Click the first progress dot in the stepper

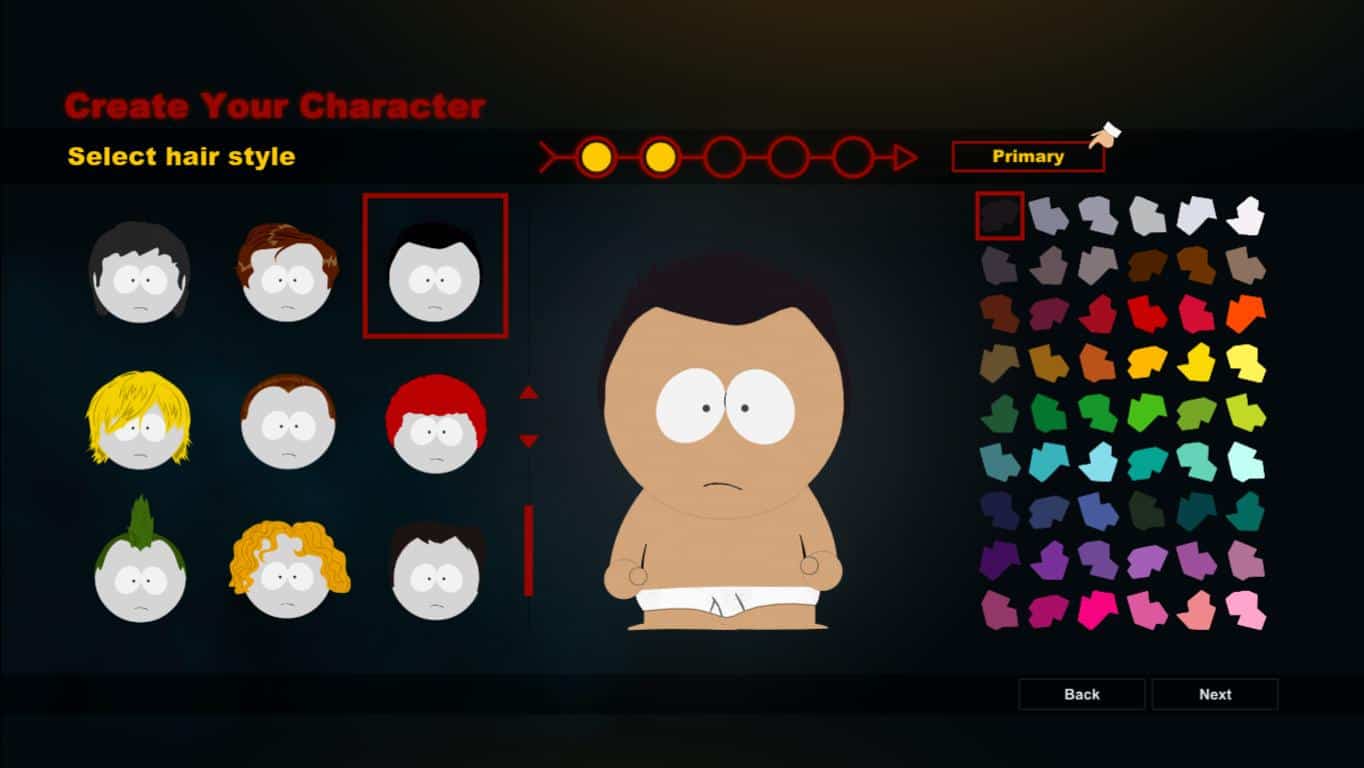click(x=597, y=157)
